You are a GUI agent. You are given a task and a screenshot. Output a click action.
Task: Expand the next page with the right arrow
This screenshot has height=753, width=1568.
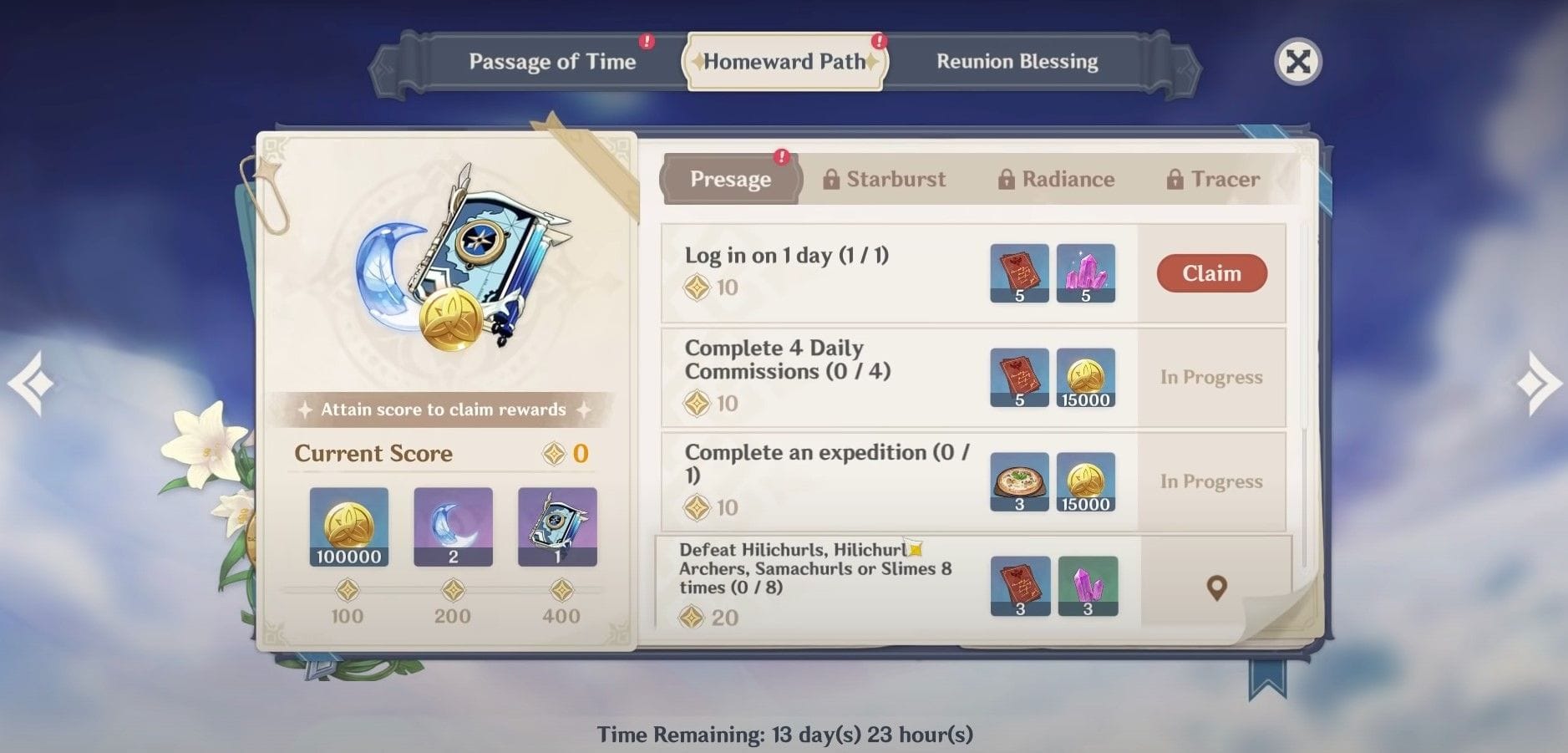(x=1538, y=382)
